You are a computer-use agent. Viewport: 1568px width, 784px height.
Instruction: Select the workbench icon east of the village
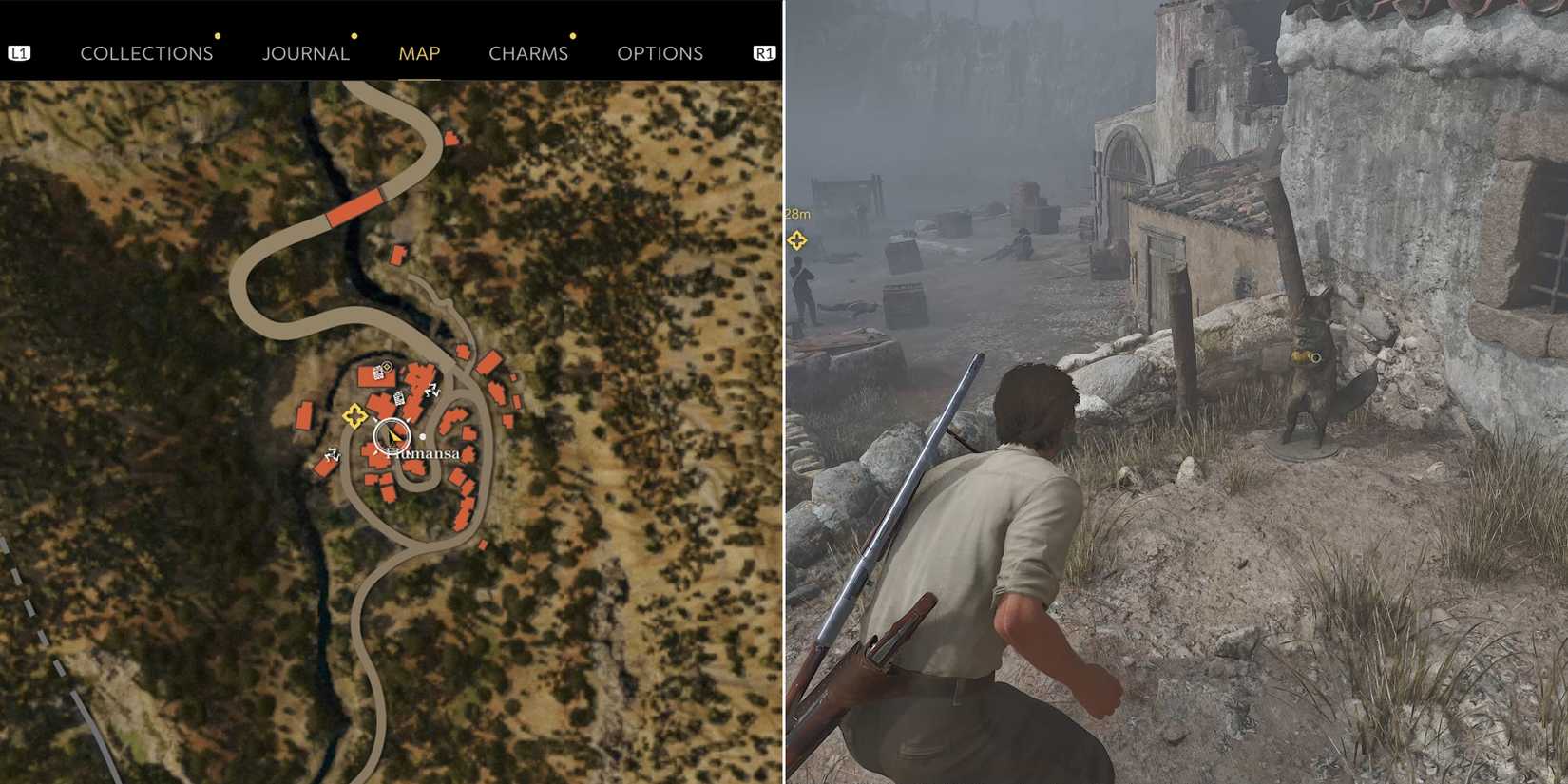click(x=432, y=390)
